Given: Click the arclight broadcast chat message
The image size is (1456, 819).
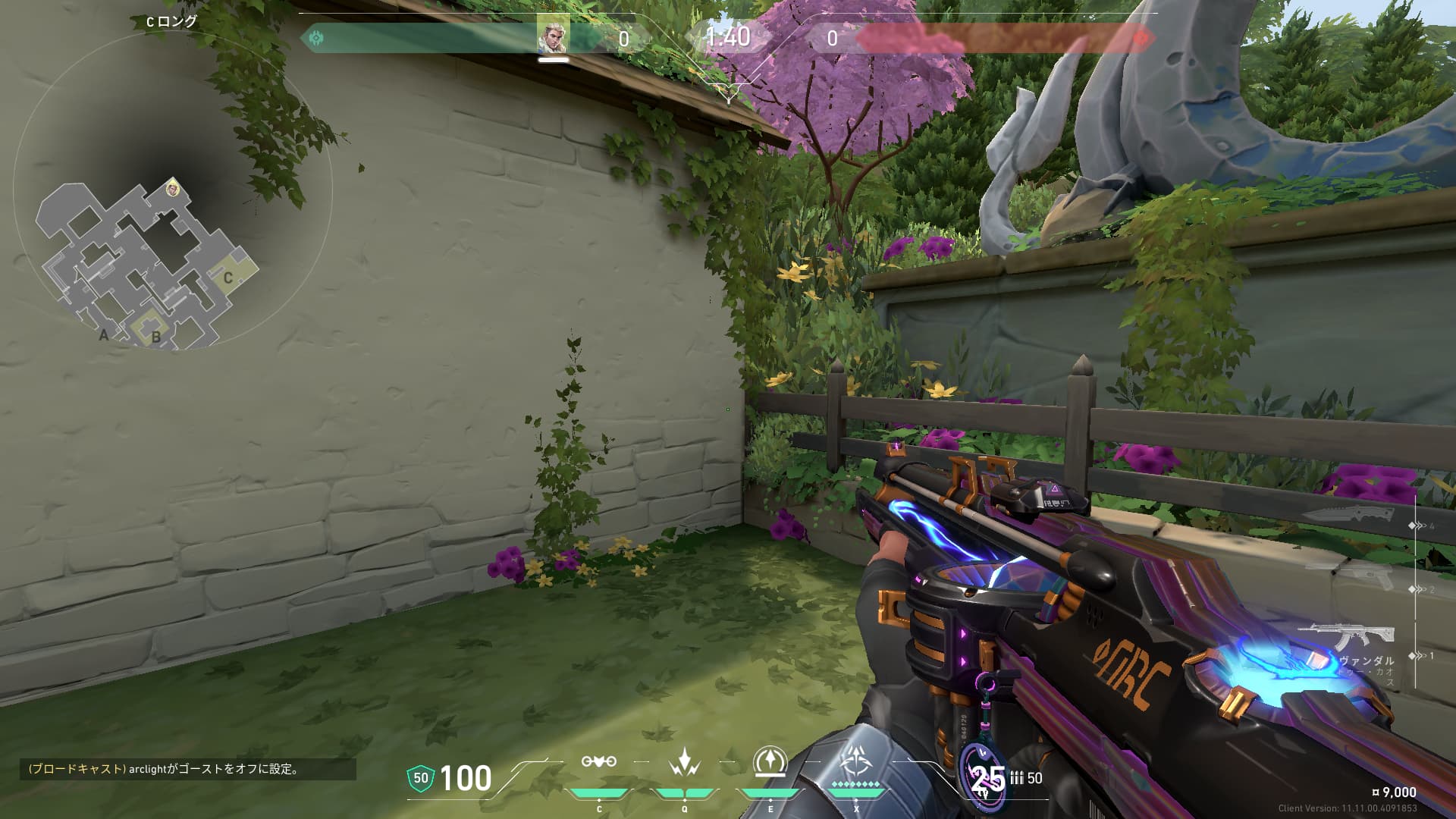Looking at the screenshot, I should 187,769.
